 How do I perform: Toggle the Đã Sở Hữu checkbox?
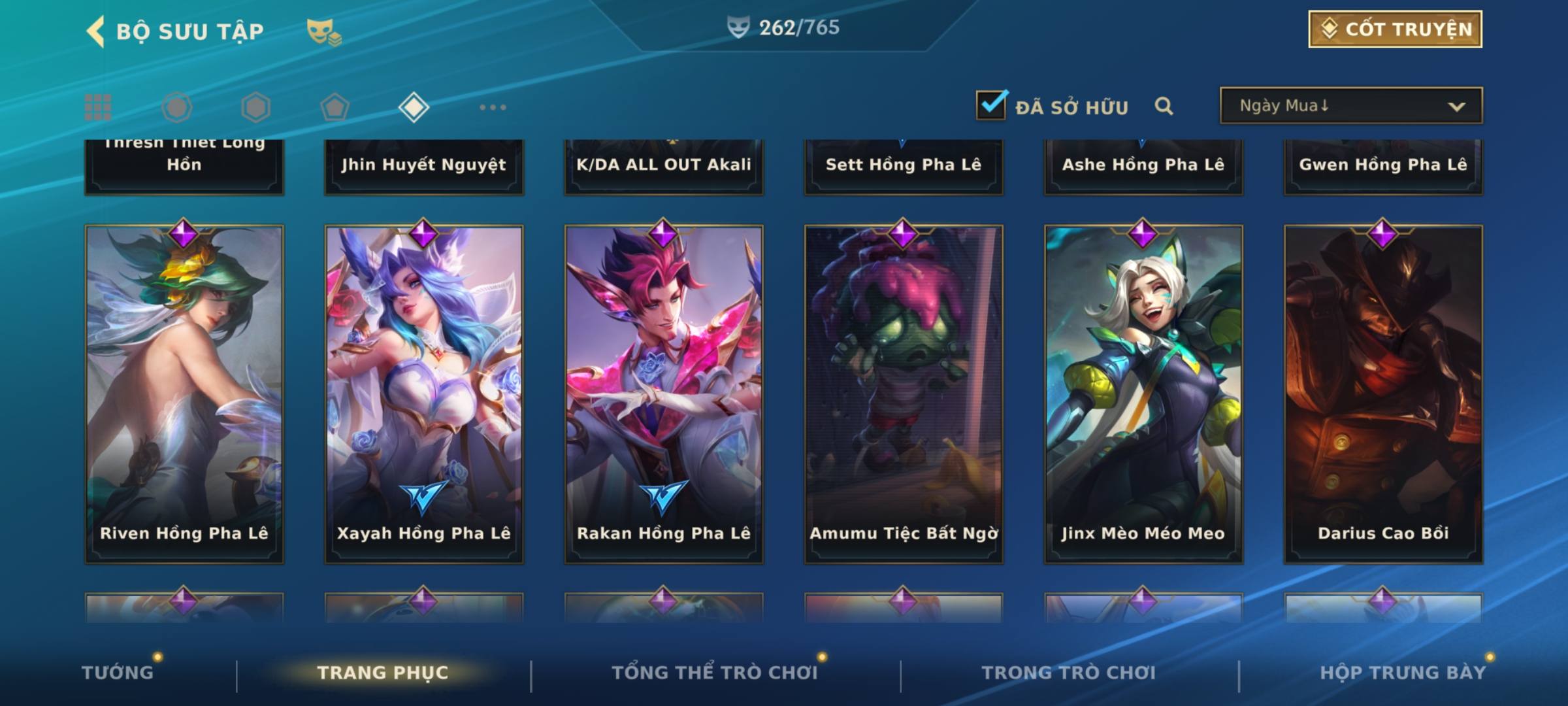[x=991, y=105]
